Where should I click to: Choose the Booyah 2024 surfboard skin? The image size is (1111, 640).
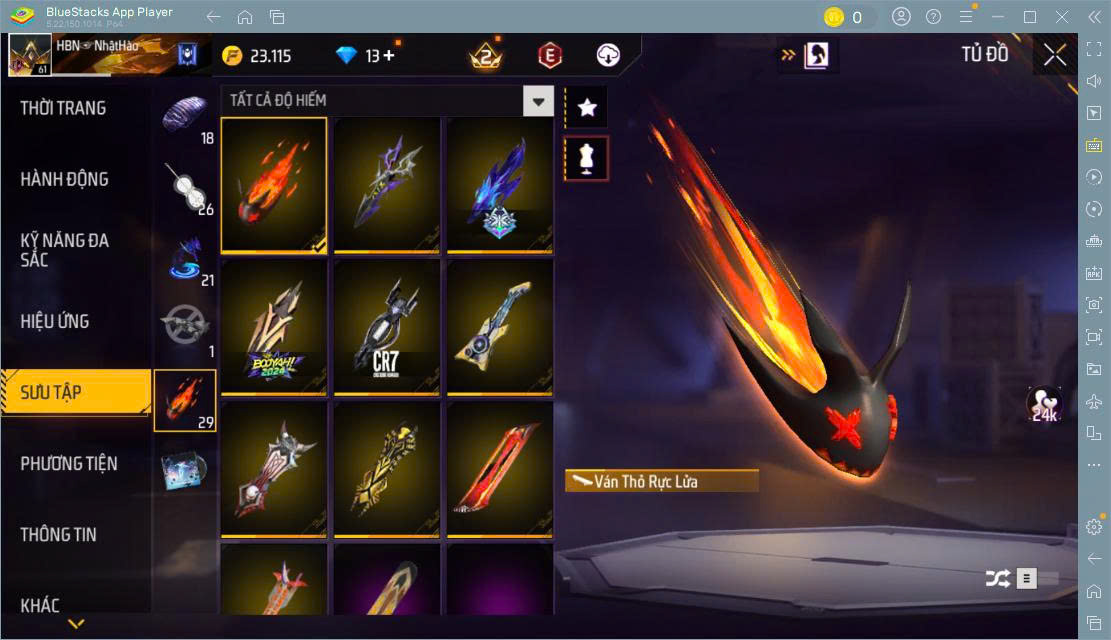click(x=274, y=327)
